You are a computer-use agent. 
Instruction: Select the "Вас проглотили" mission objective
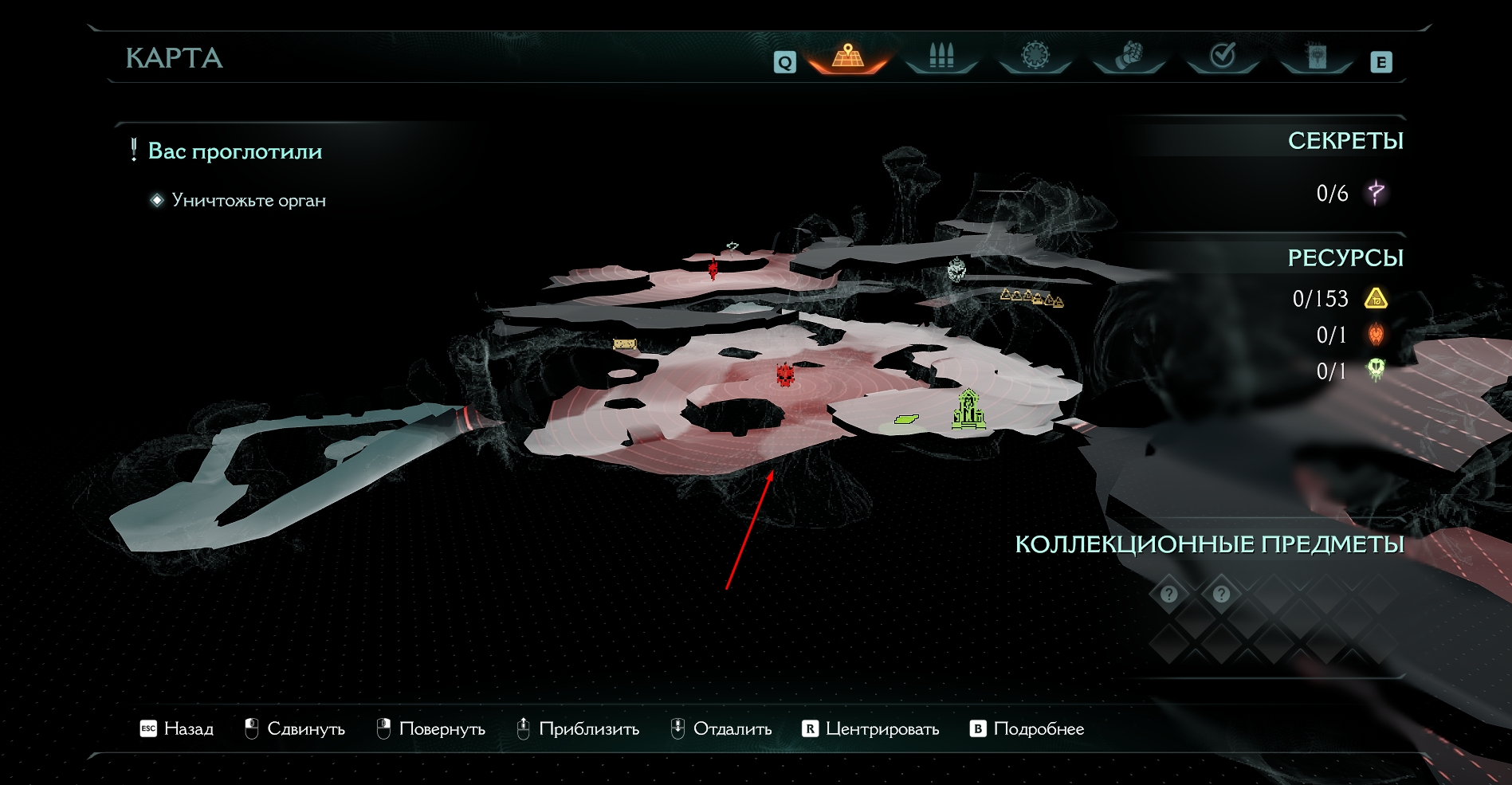point(235,151)
